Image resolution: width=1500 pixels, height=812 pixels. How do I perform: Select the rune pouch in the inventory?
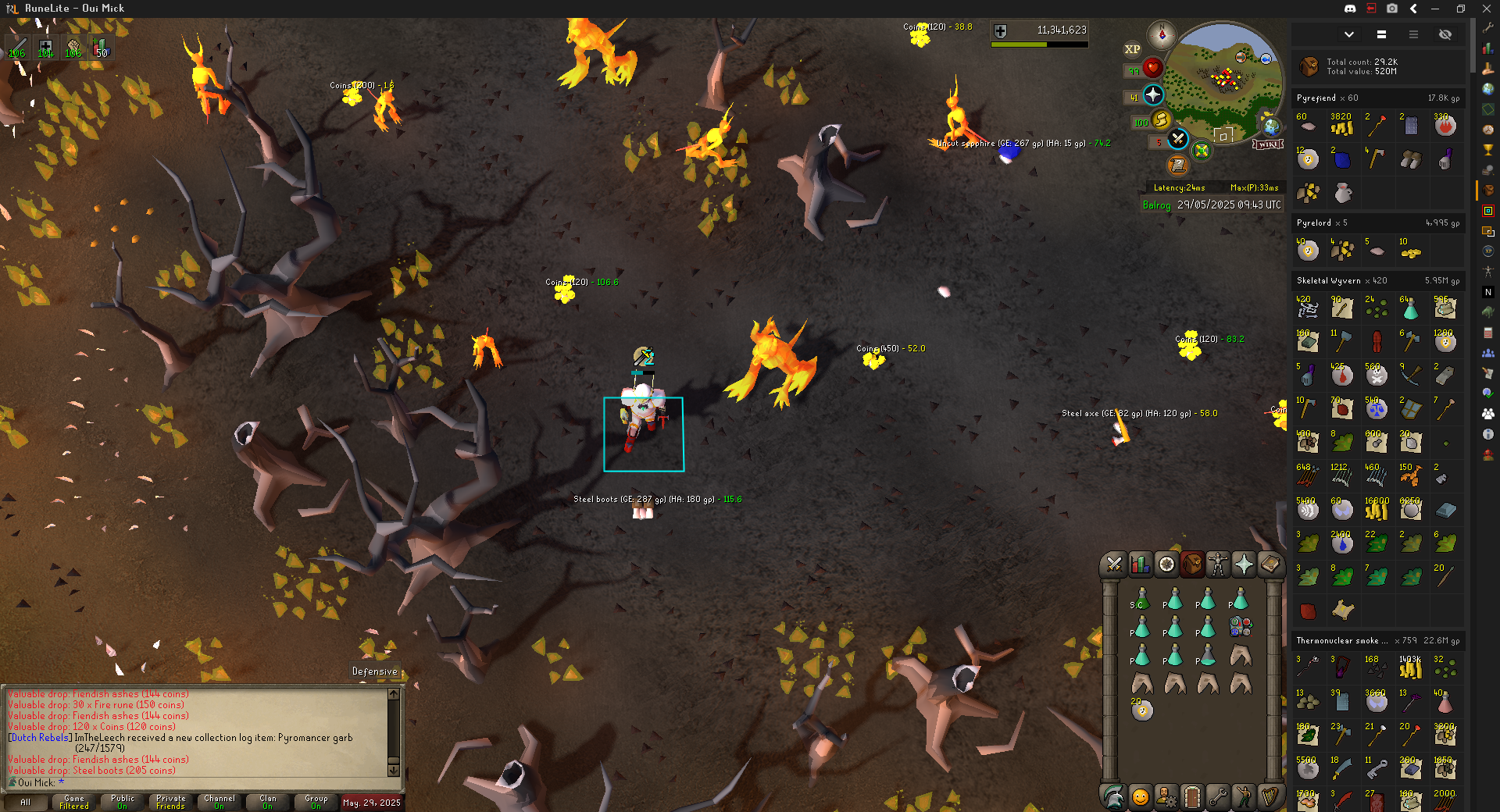tap(1241, 626)
